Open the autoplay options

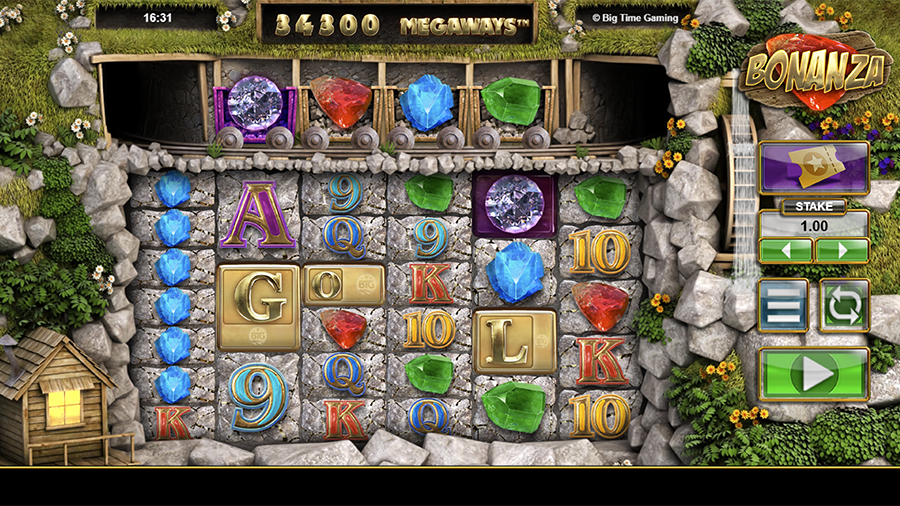[844, 306]
